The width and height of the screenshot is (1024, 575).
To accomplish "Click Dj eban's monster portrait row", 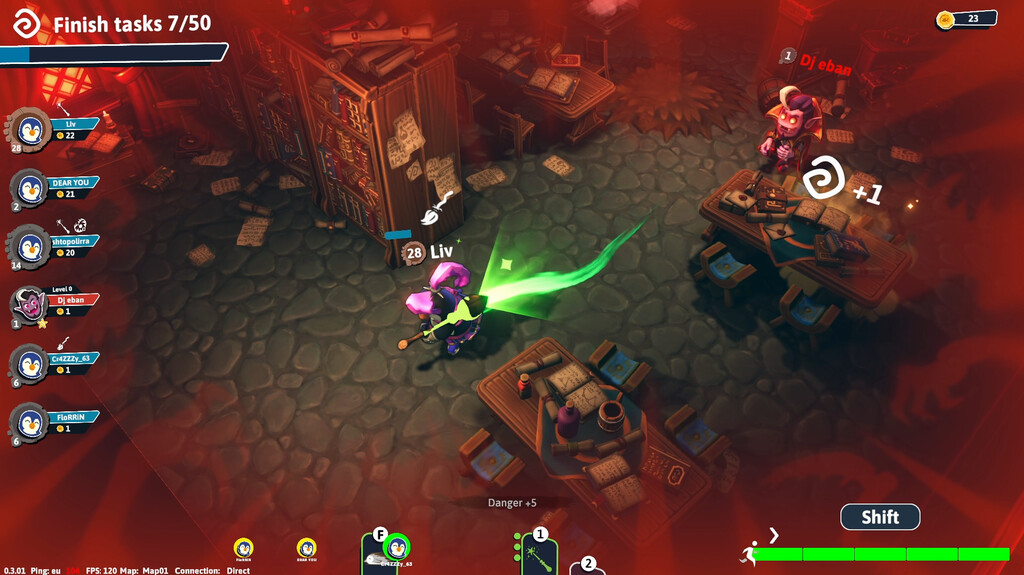I will [55, 304].
